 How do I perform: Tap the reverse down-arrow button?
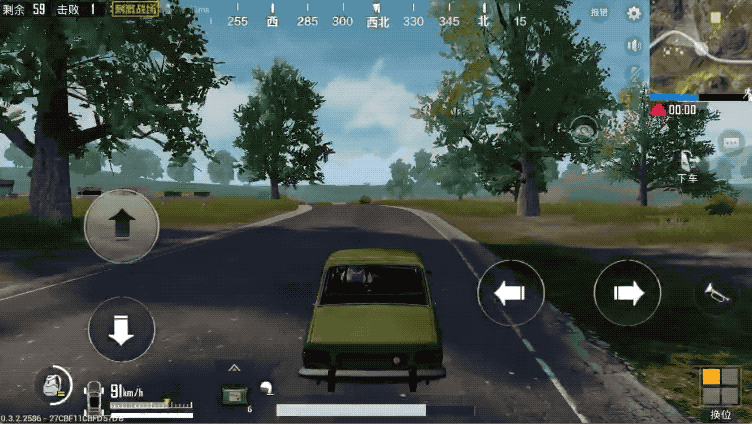[121, 329]
